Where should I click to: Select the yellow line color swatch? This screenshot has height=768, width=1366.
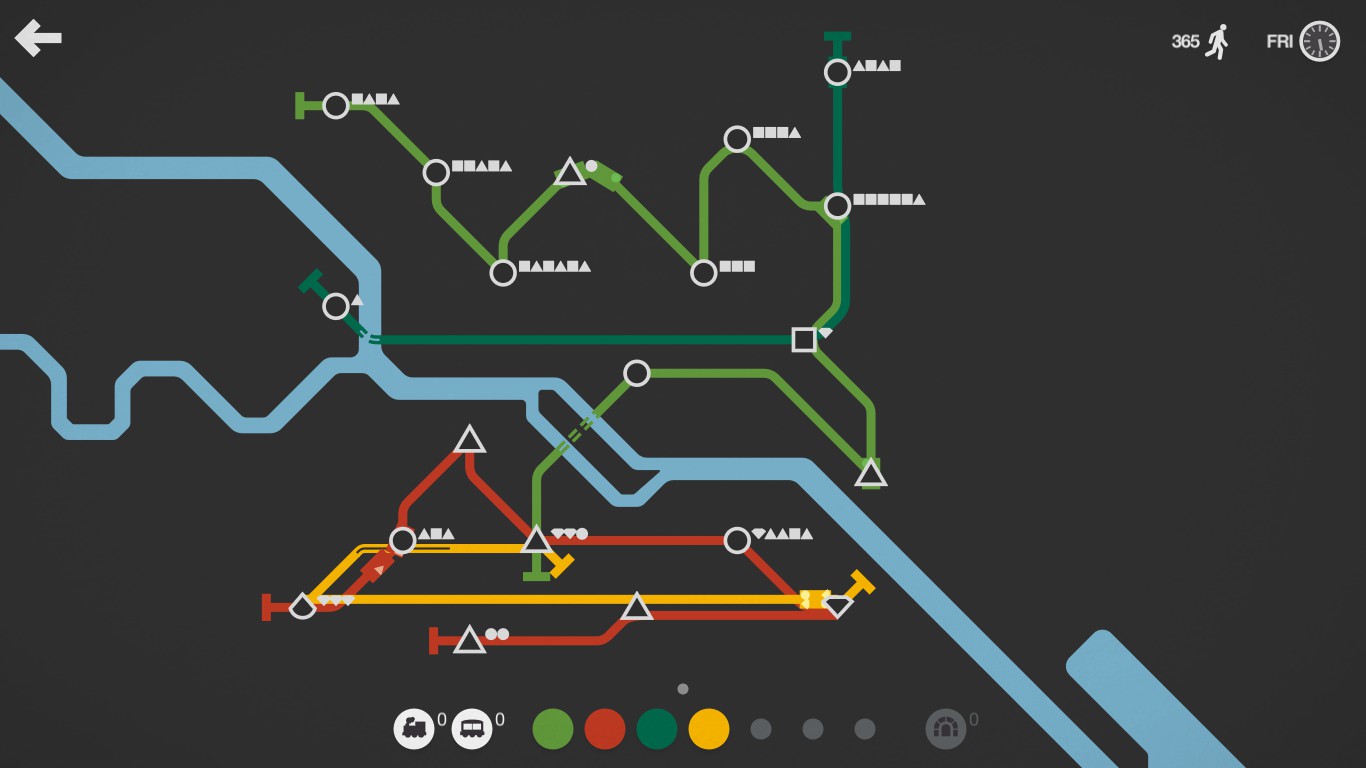click(x=708, y=728)
